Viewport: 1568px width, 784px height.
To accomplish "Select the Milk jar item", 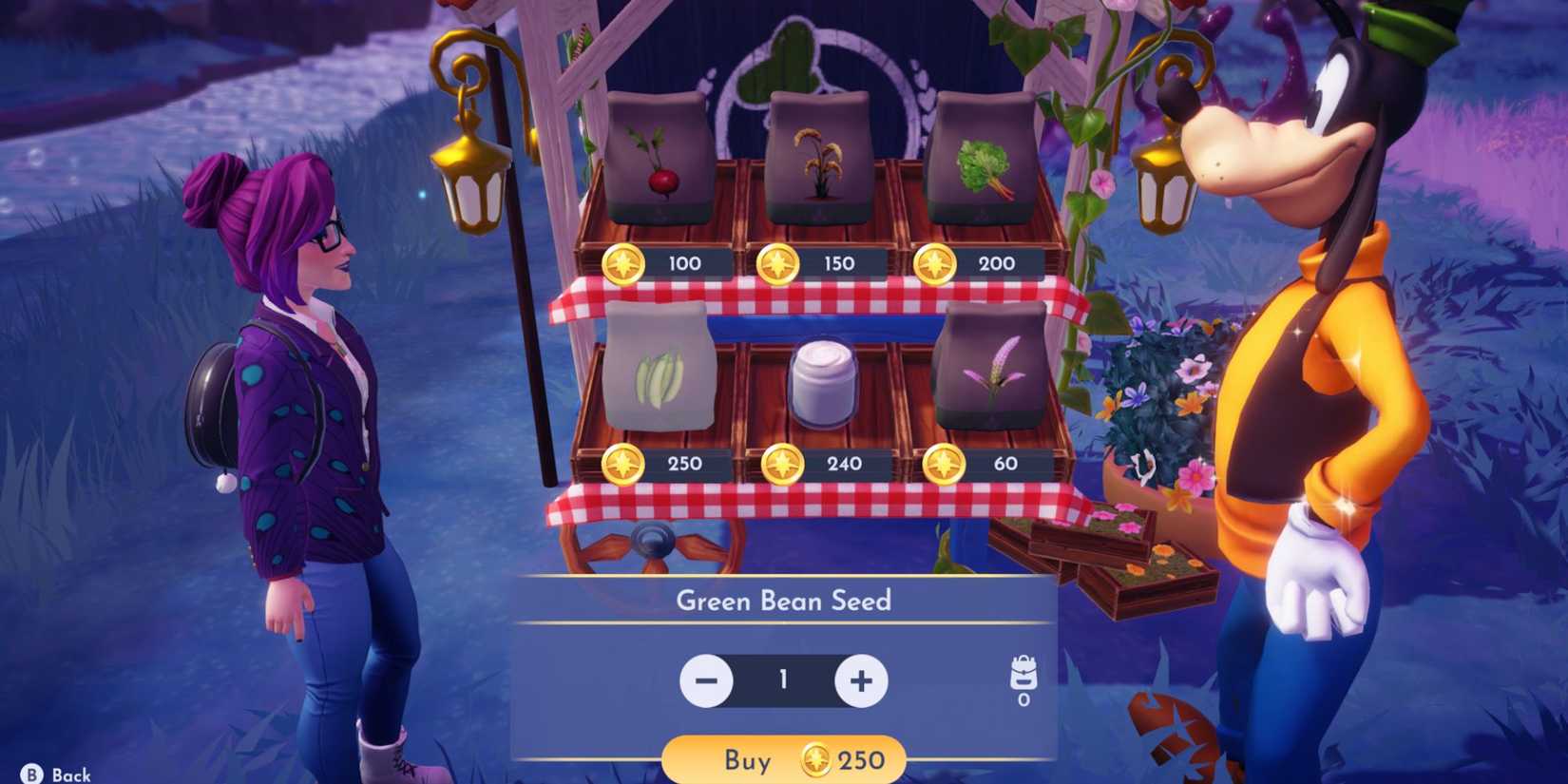I will click(823, 385).
